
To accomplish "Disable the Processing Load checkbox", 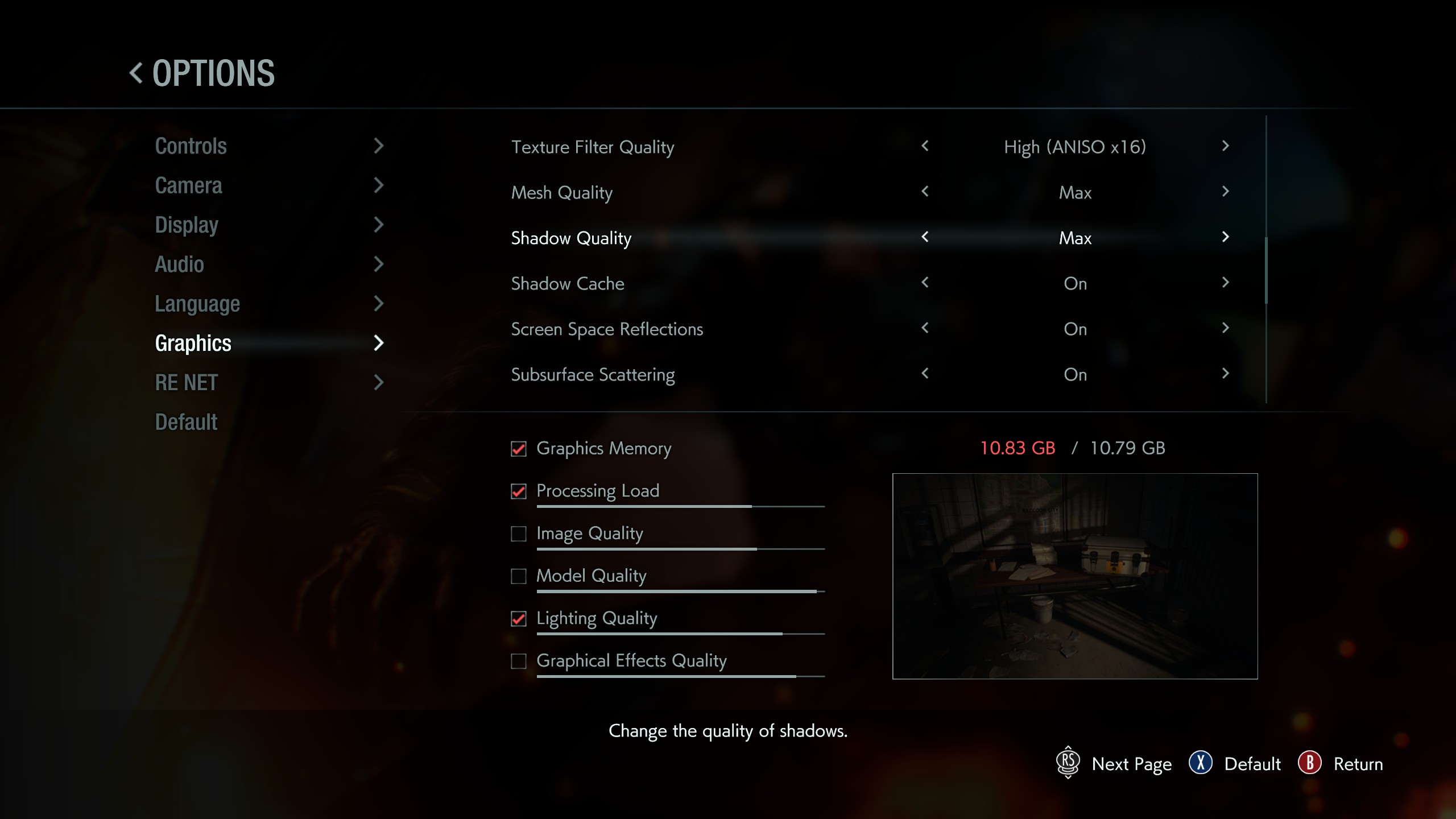I will point(518,491).
